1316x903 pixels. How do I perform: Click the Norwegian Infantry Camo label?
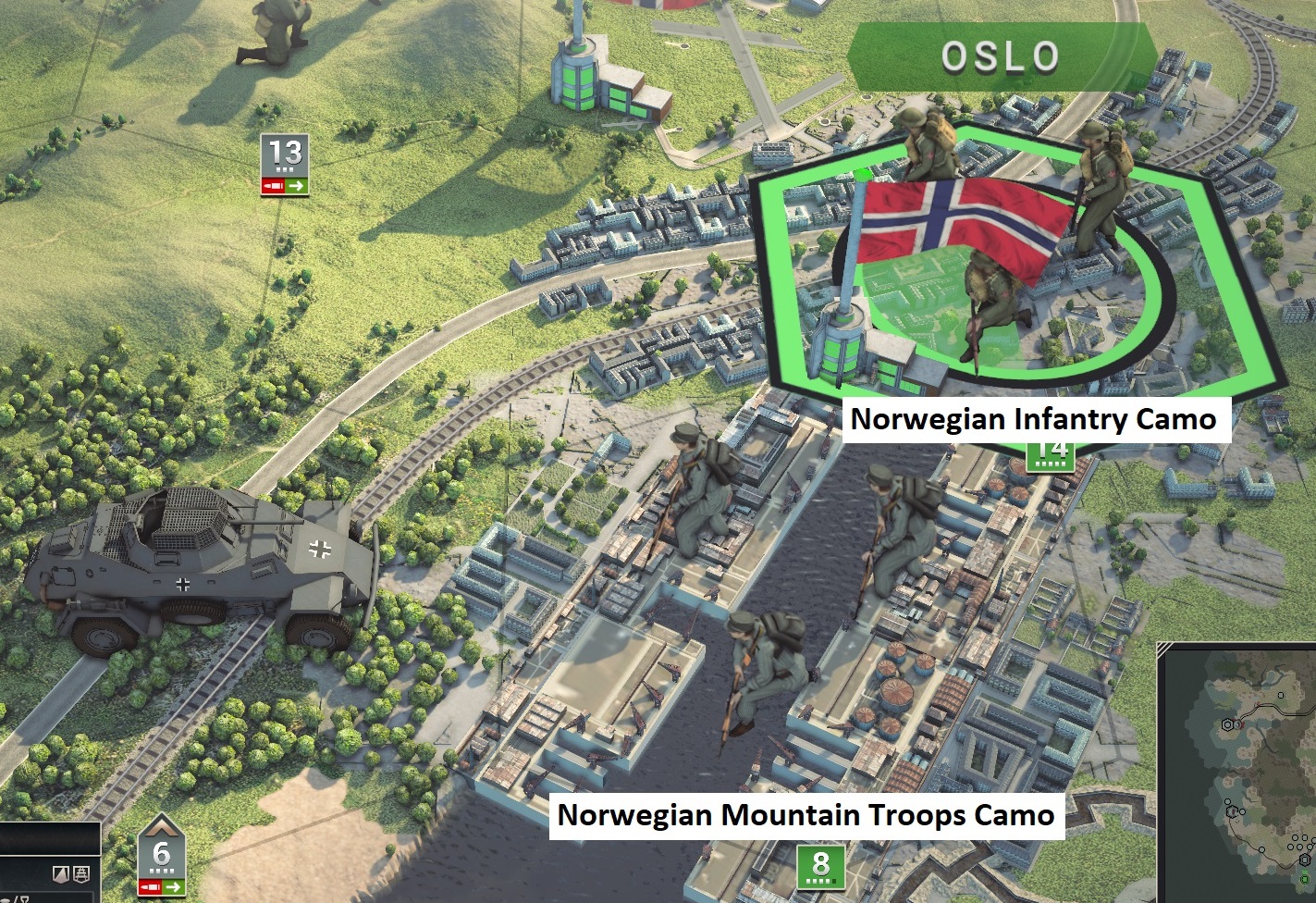(1035, 418)
